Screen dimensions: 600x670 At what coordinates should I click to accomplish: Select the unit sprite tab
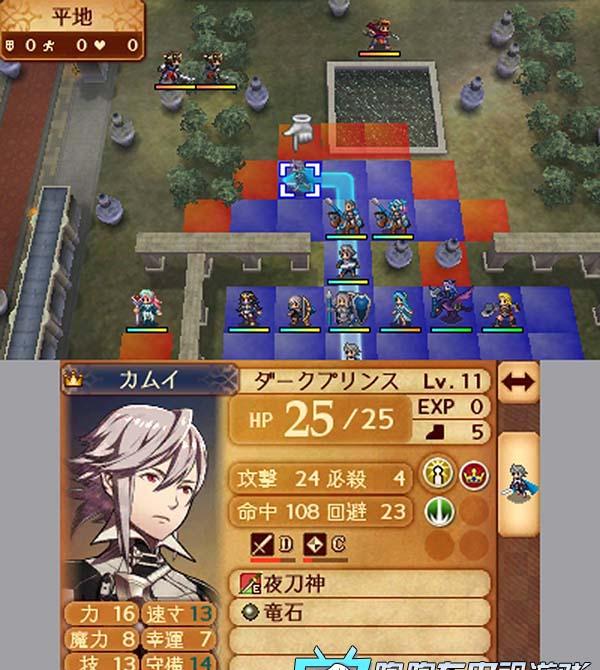[517, 480]
